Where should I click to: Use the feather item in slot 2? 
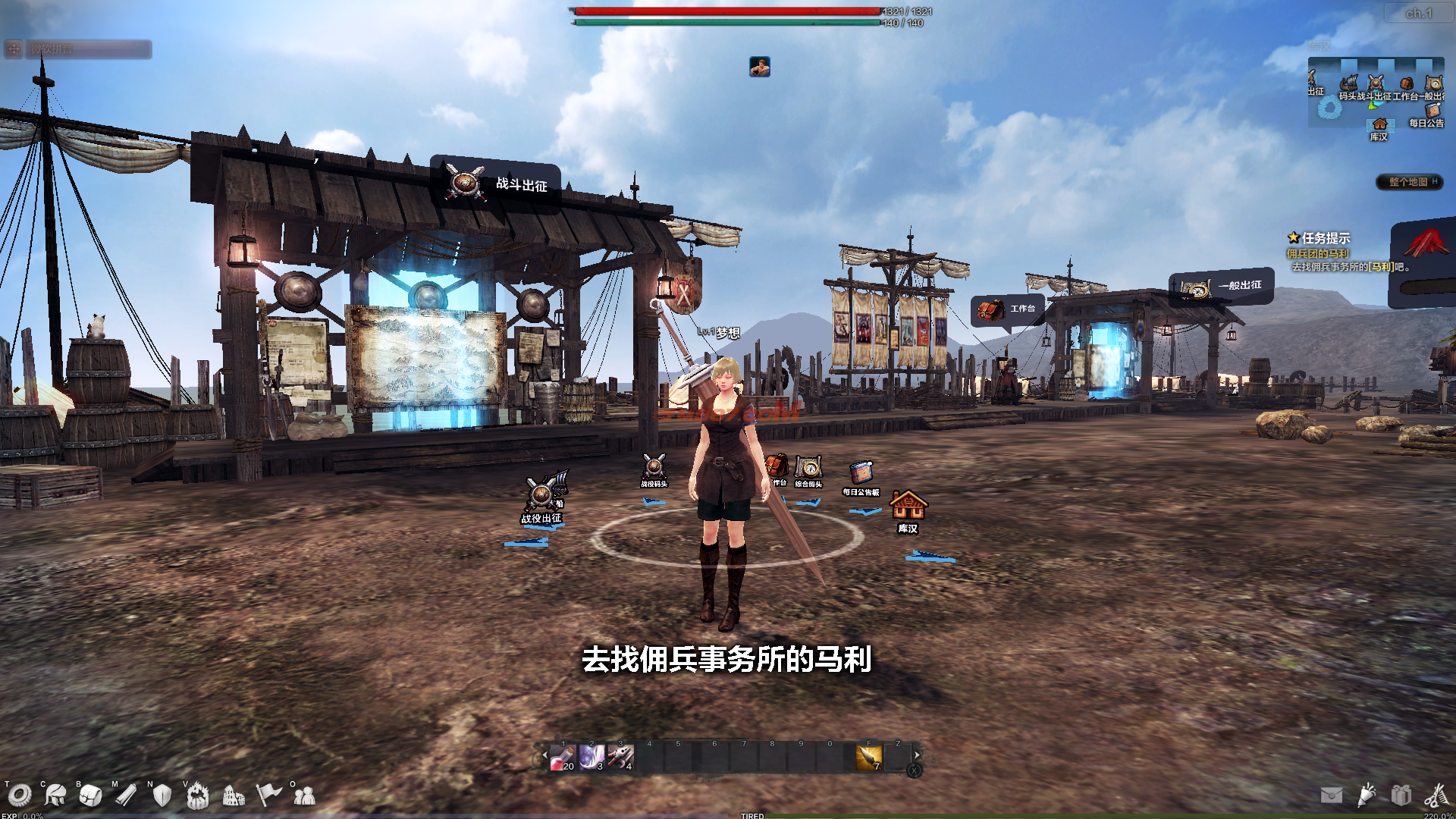591,757
